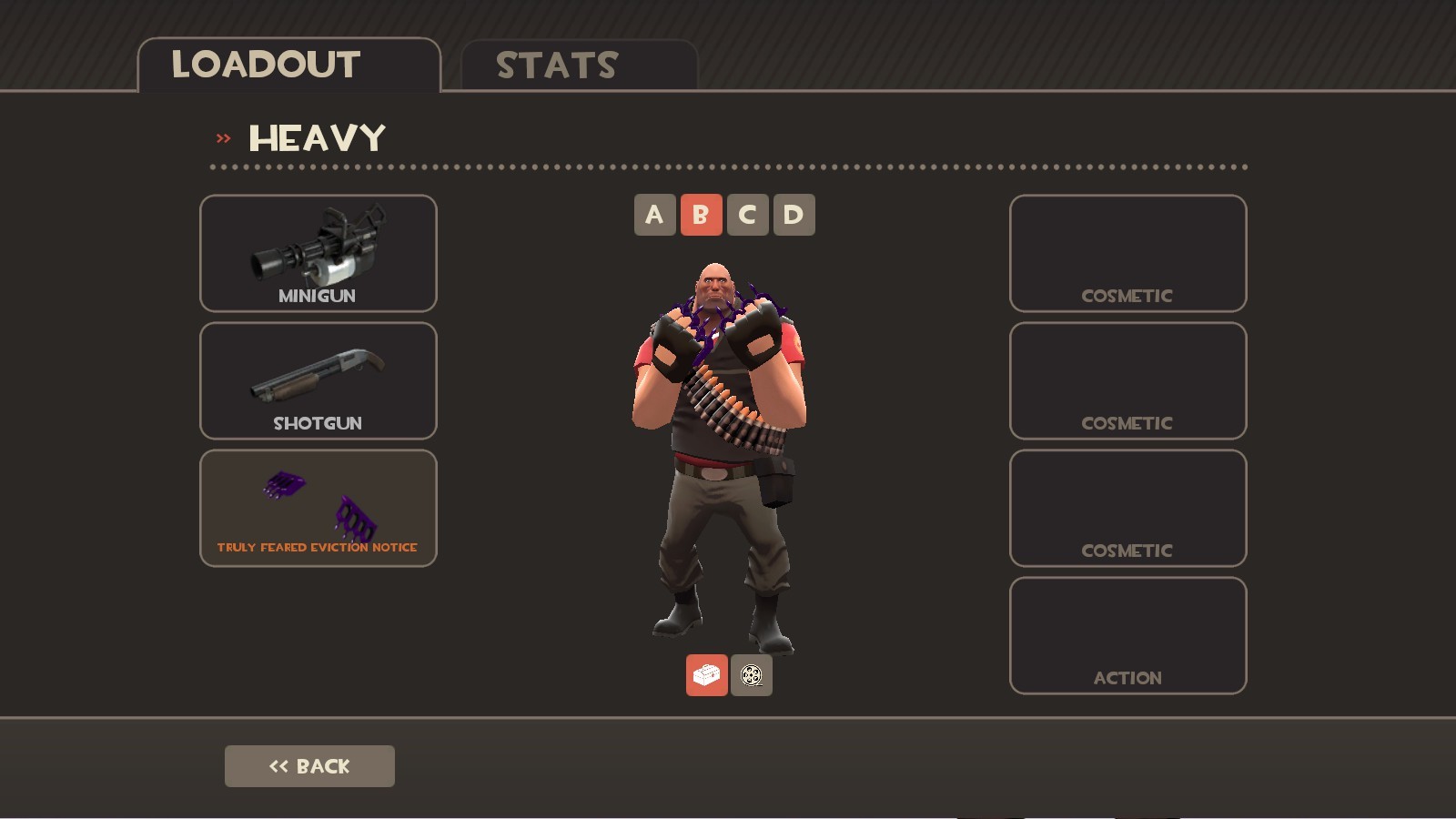This screenshot has height=819, width=1456.
Task: Open the top Cosmetic slot
Action: (x=1127, y=254)
